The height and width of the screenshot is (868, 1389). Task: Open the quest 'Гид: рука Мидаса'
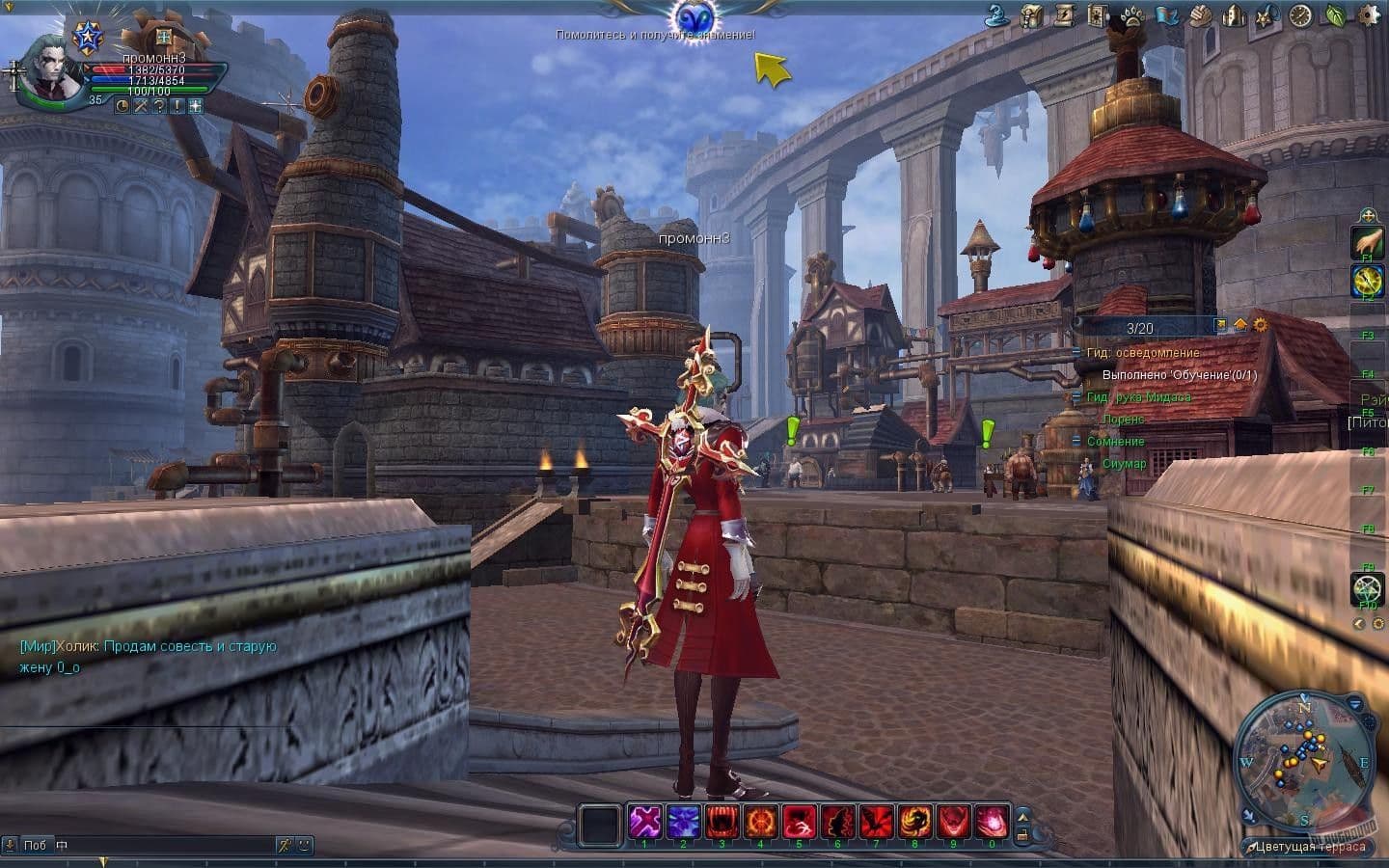(x=1138, y=397)
